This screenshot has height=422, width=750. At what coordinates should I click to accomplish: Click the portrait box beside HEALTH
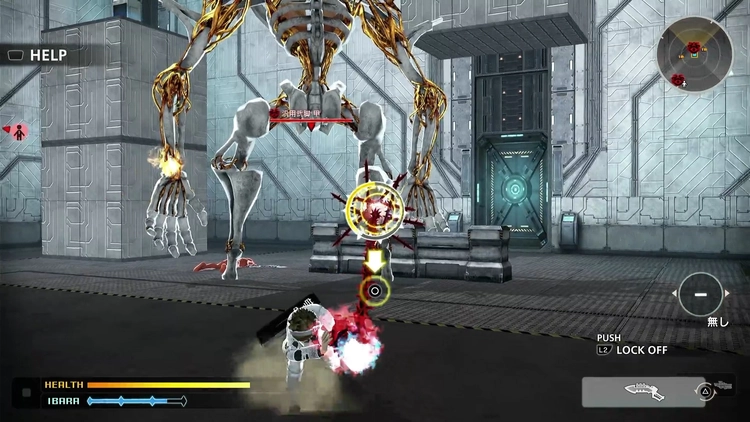pos(26,392)
